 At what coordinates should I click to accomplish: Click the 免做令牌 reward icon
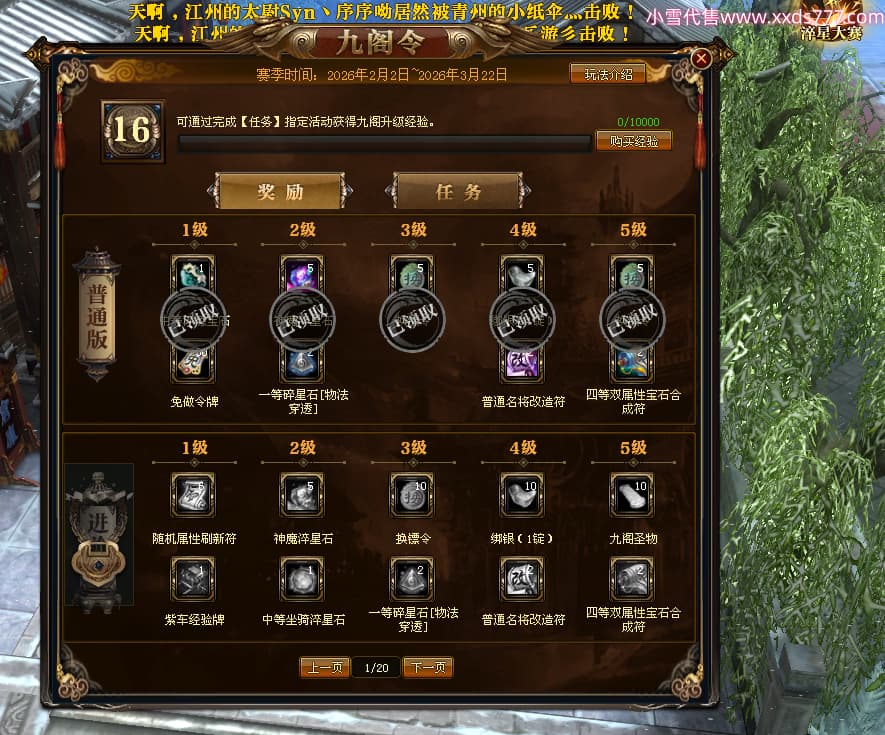[193, 362]
